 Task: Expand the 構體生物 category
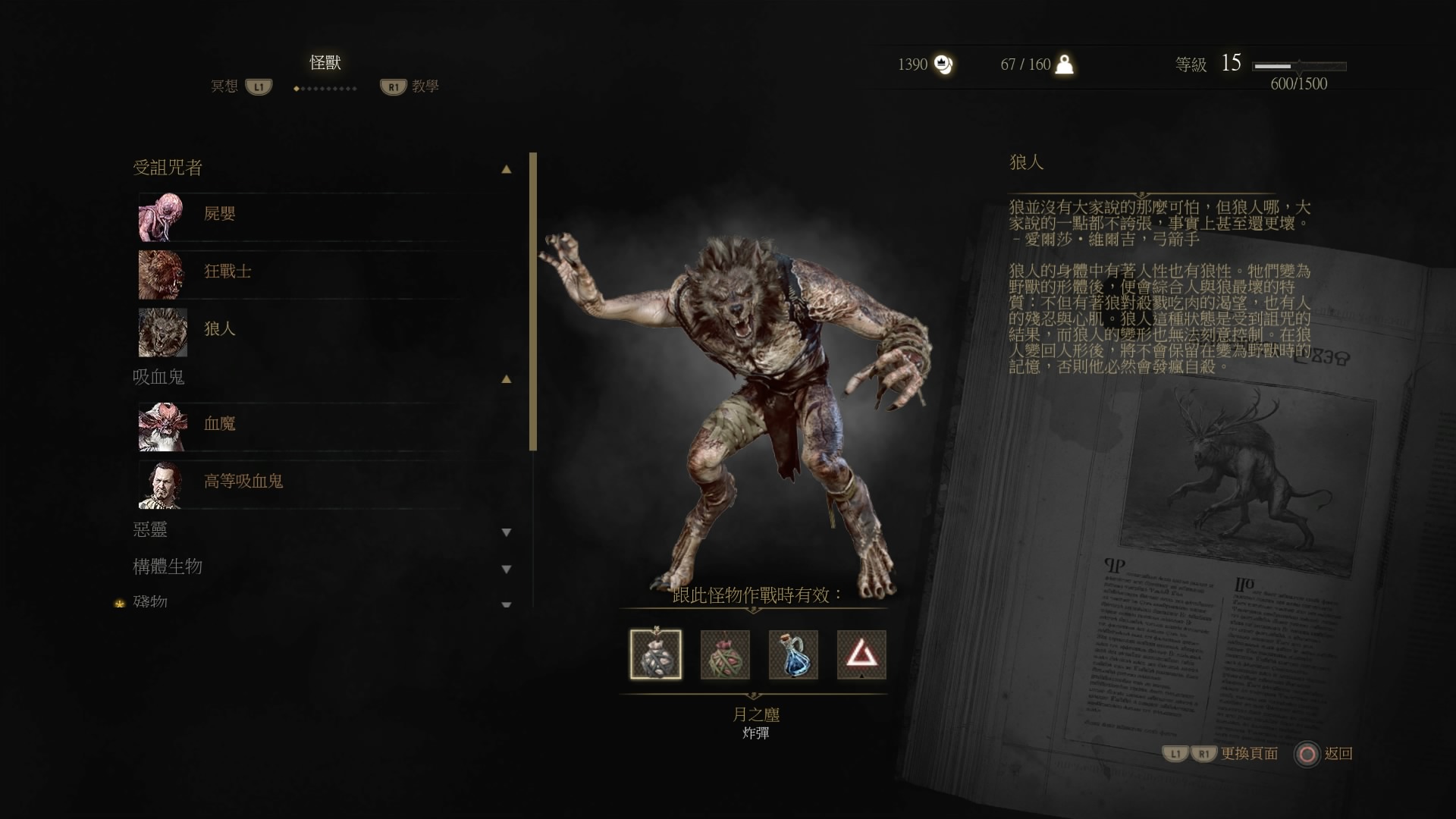tap(506, 567)
